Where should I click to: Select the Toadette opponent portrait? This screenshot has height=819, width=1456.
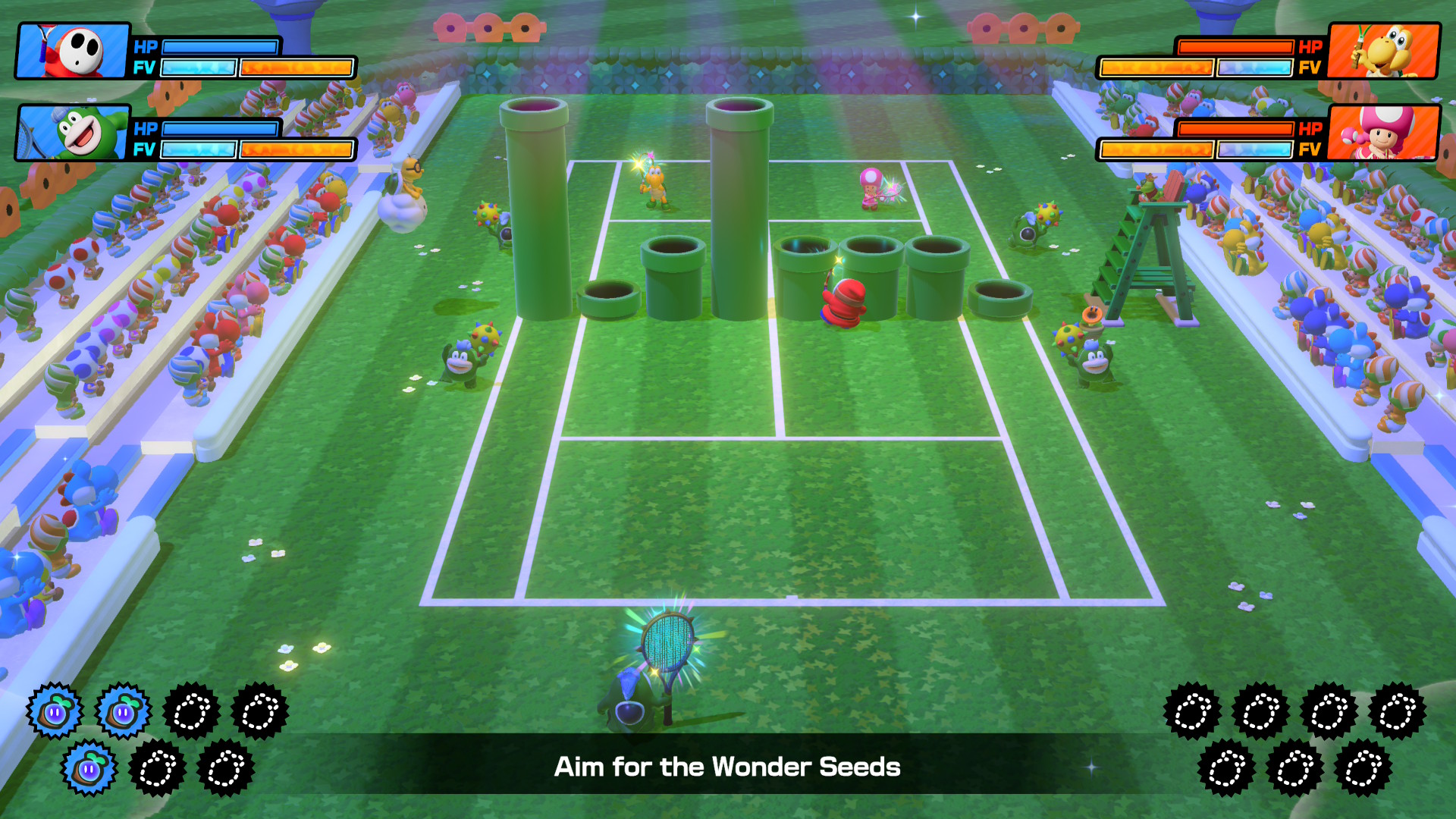[1383, 133]
